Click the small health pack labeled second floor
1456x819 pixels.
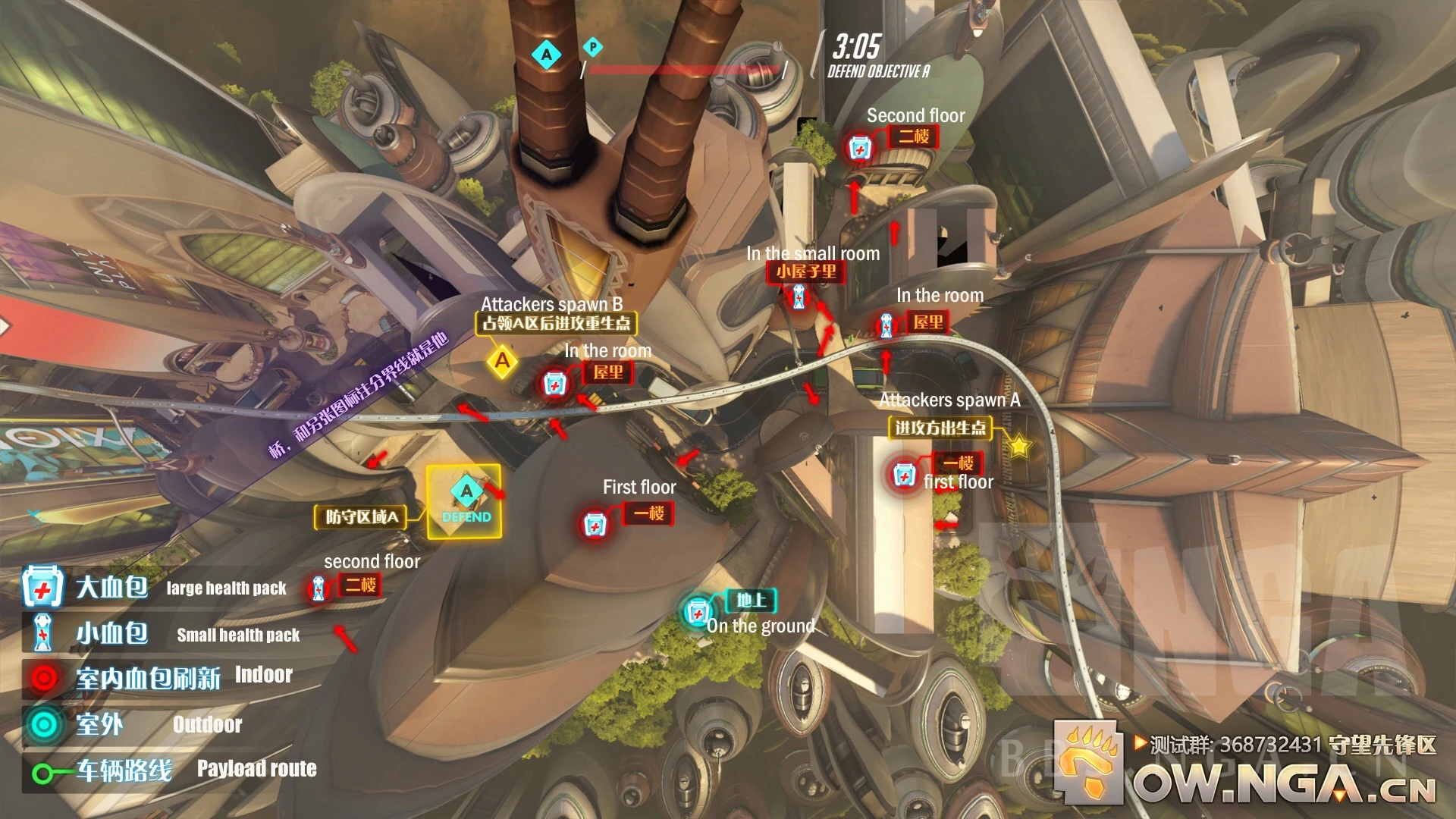[318, 588]
